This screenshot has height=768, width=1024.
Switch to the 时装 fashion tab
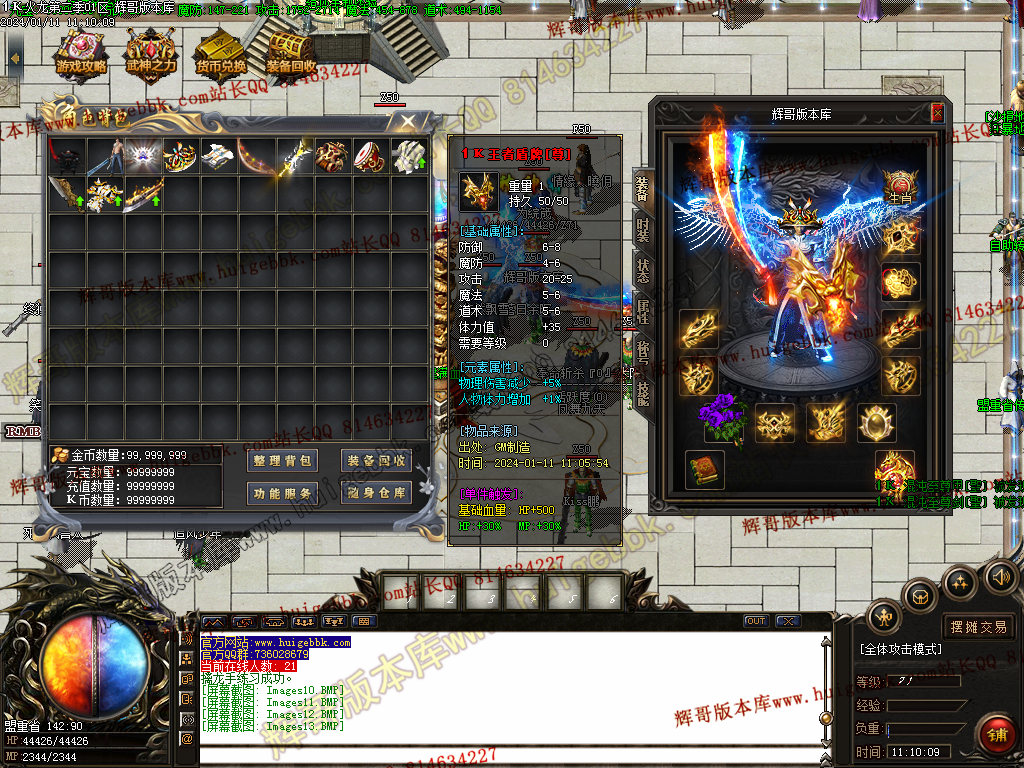click(642, 231)
